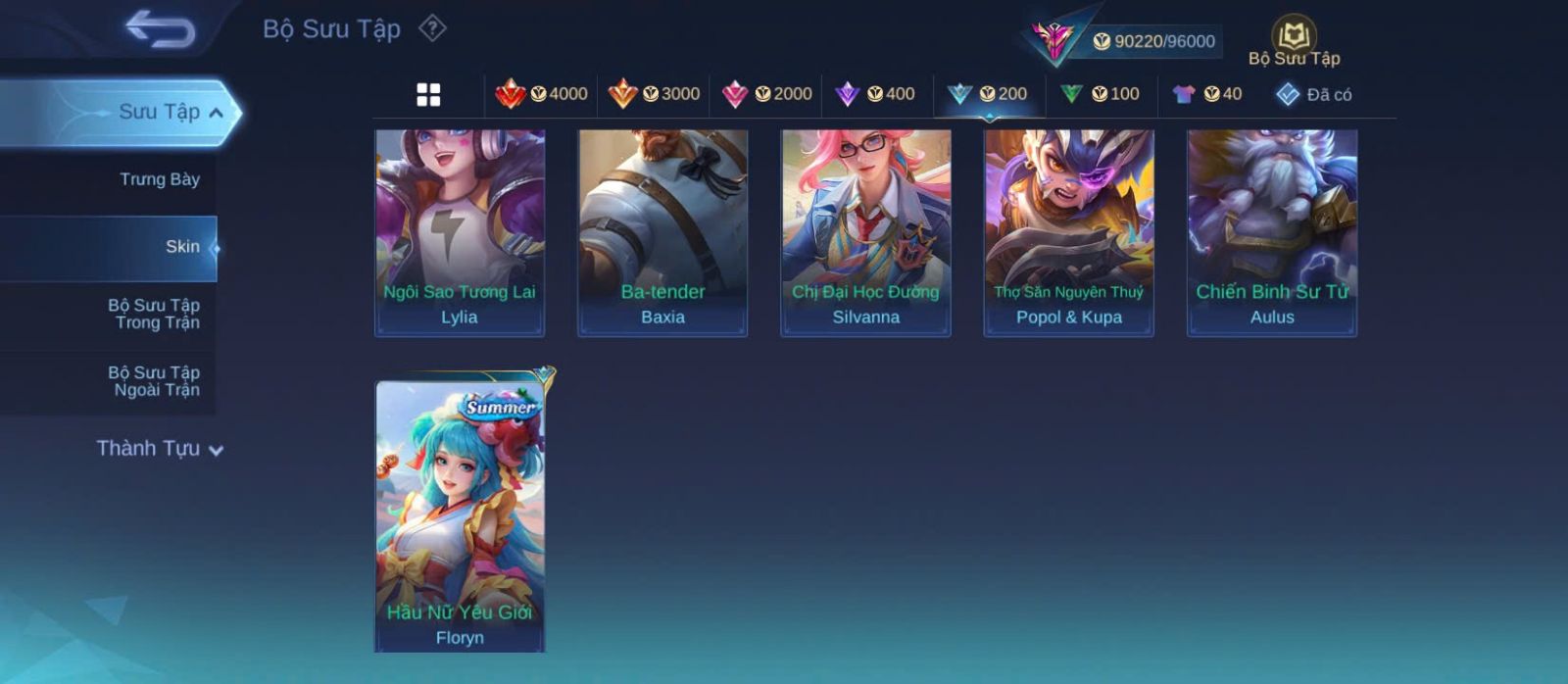Open the Bộ Sưu Tập book icon
The width and height of the screenshot is (1568, 684).
[1294, 39]
